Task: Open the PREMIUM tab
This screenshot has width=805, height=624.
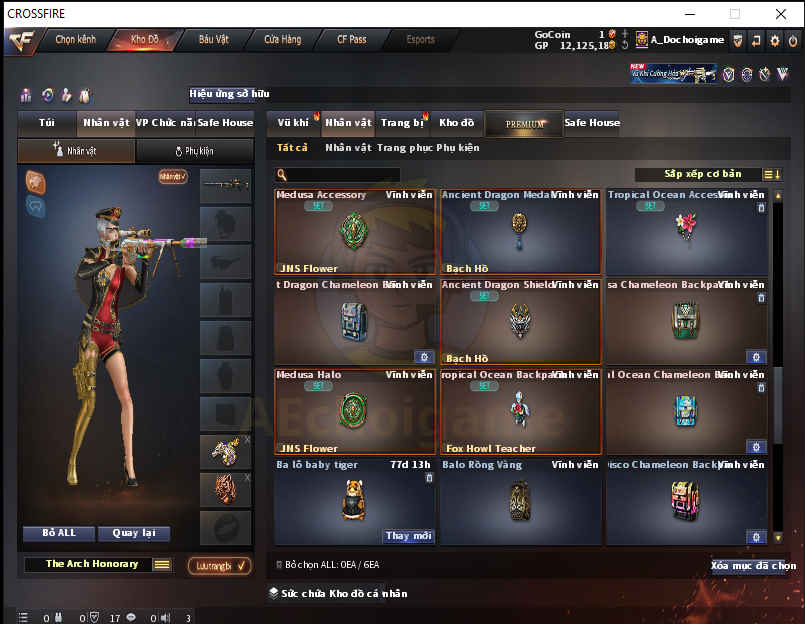Action: pos(525,124)
